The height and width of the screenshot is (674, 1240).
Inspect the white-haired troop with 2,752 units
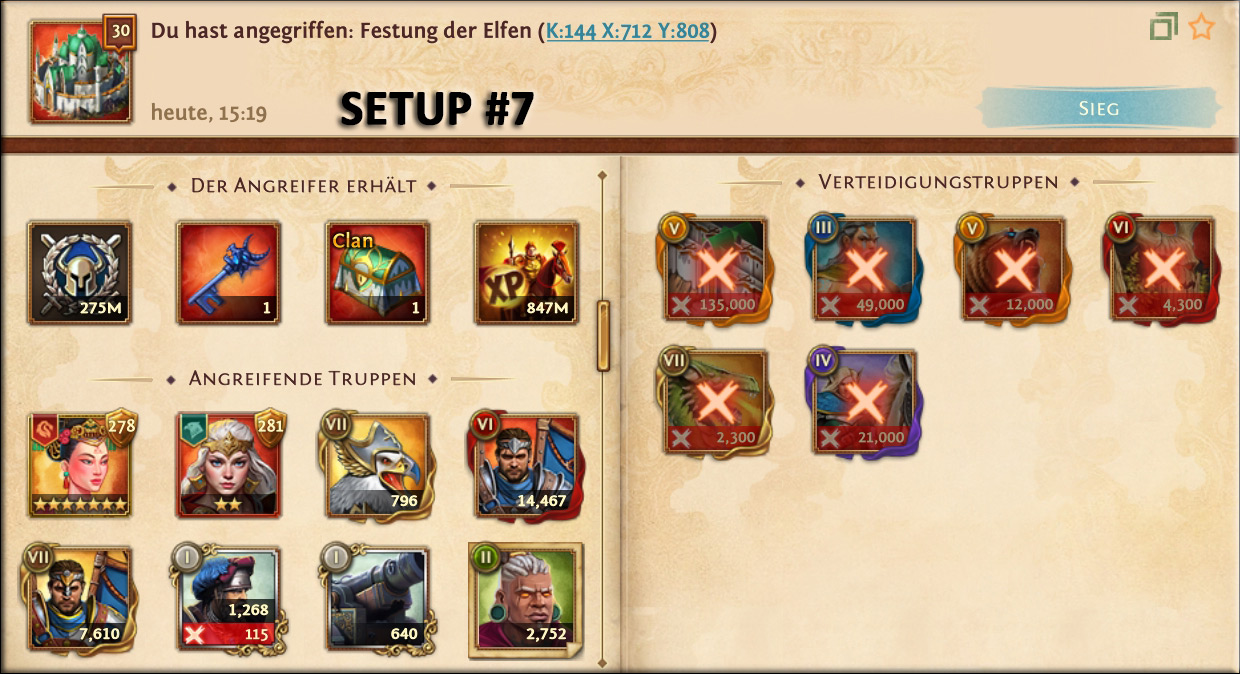(526, 600)
